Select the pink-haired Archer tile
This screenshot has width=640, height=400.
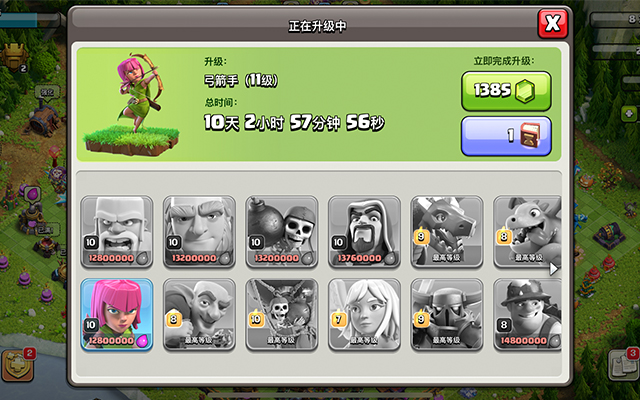point(117,313)
